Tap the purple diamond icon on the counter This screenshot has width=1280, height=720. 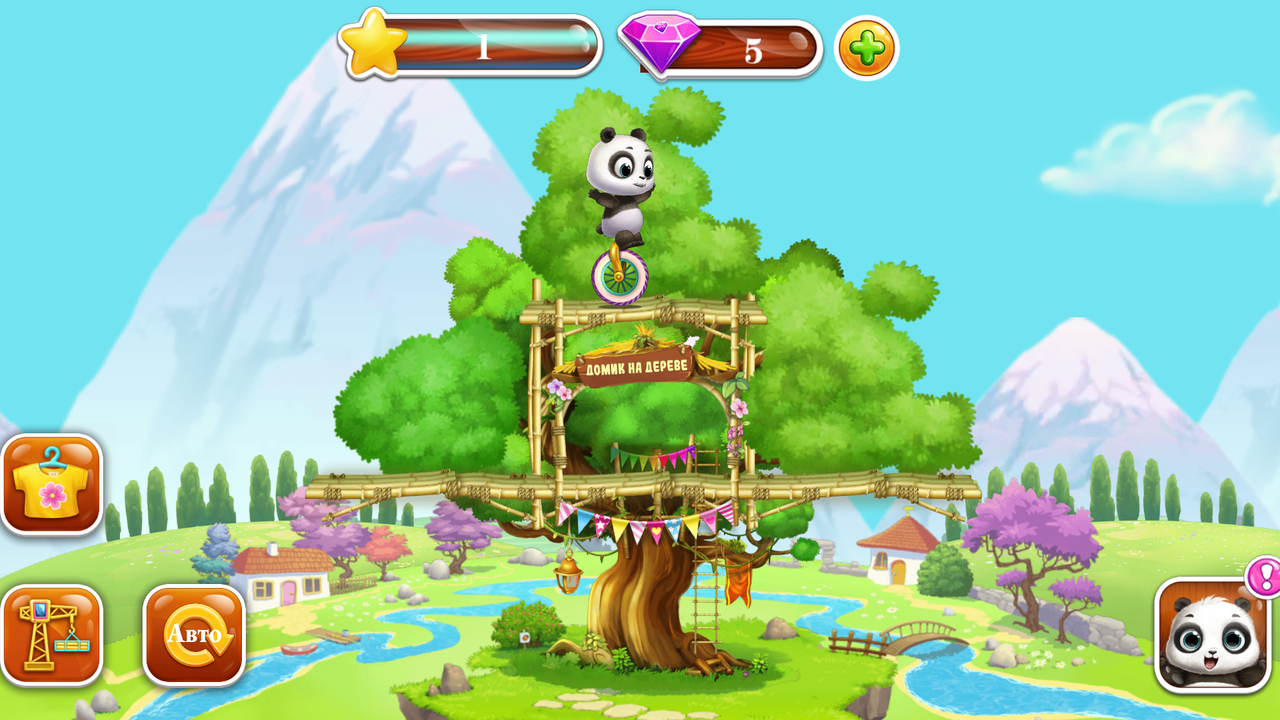pyautogui.click(x=662, y=45)
